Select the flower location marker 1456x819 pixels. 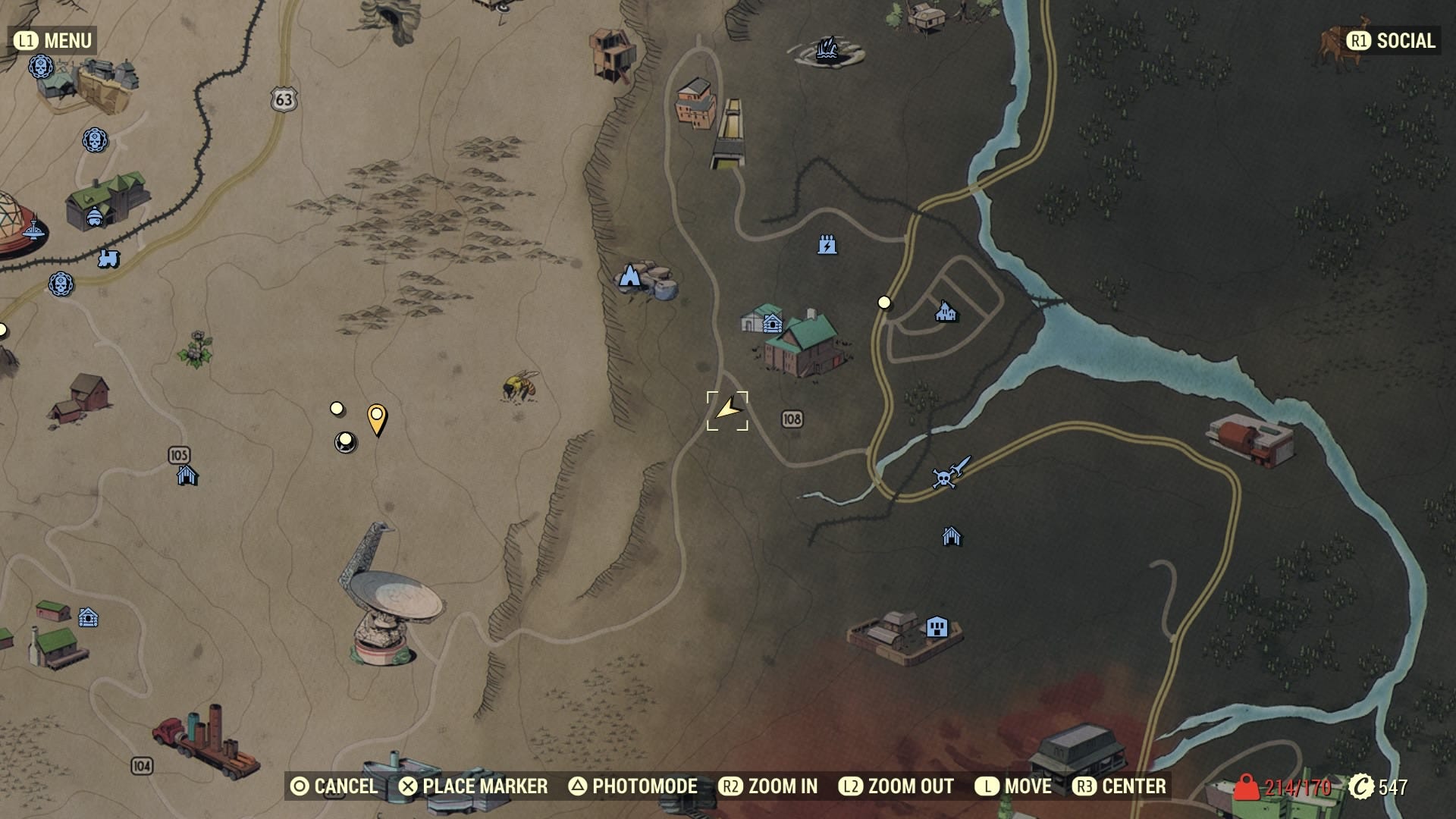196,349
